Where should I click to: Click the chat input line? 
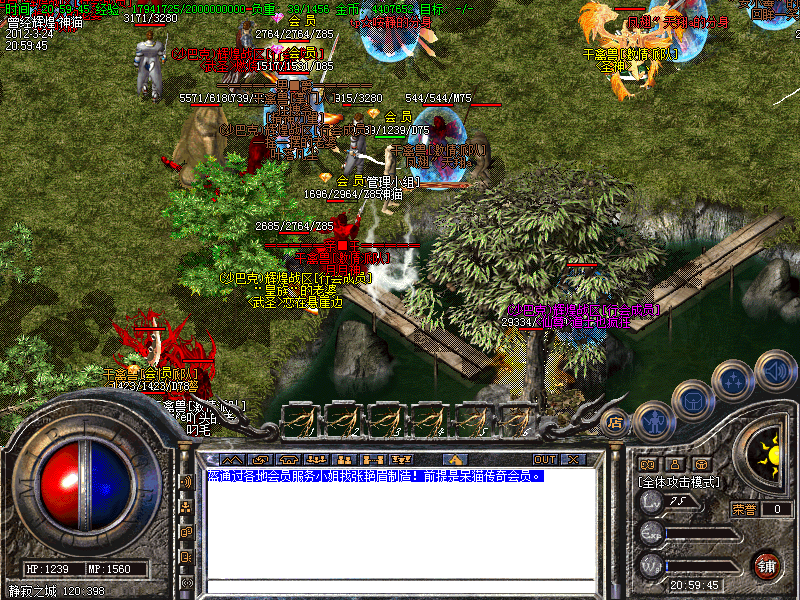pyautogui.click(x=400, y=586)
